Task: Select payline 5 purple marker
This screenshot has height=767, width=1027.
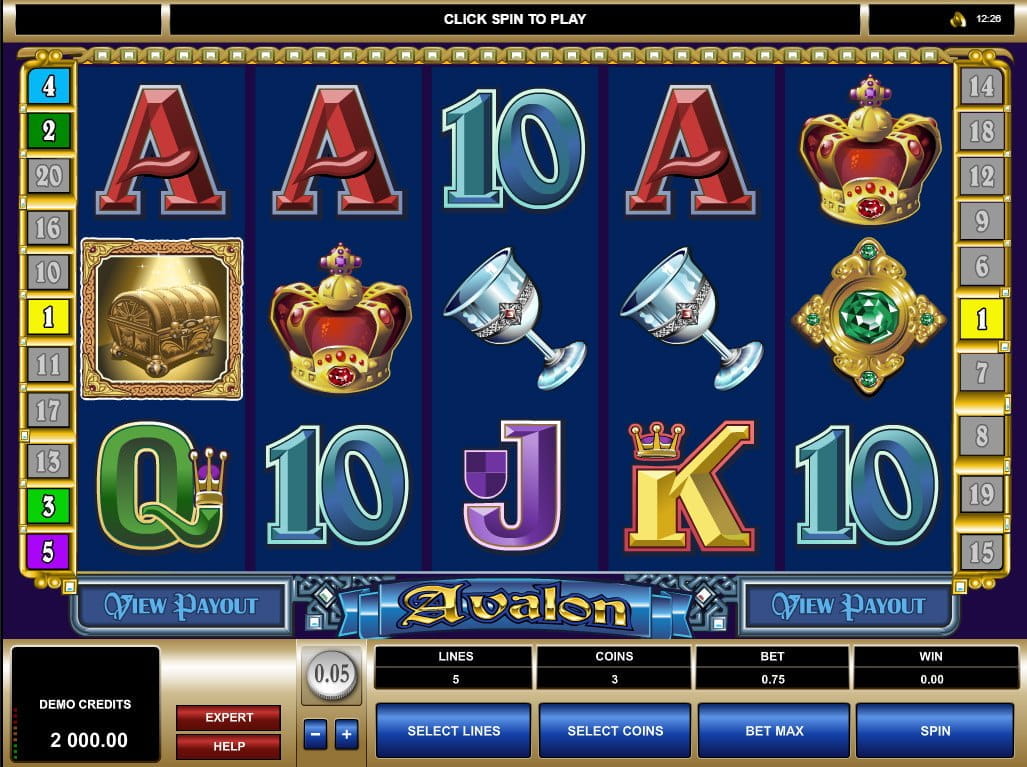Action: [48, 551]
